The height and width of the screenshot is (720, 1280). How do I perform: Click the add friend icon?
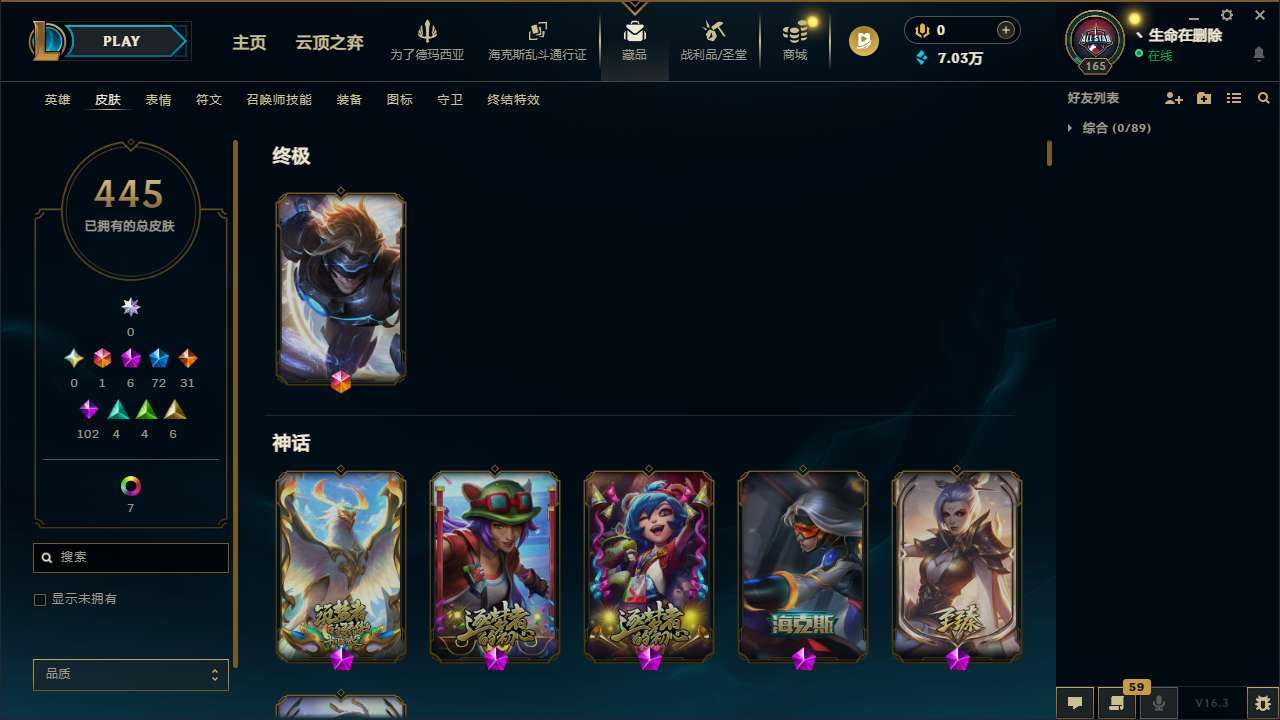coord(1173,98)
